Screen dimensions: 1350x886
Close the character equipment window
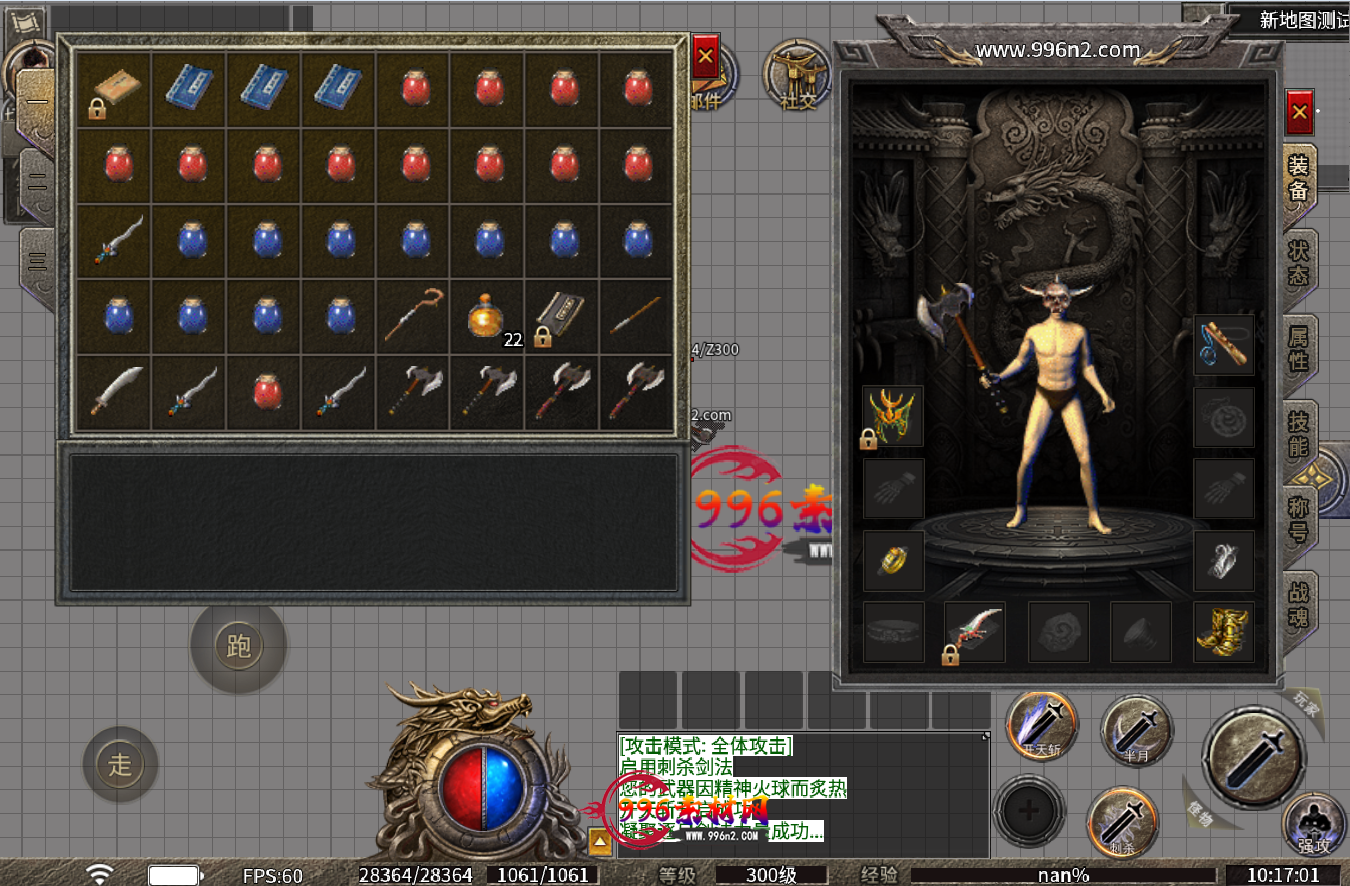tap(1299, 112)
